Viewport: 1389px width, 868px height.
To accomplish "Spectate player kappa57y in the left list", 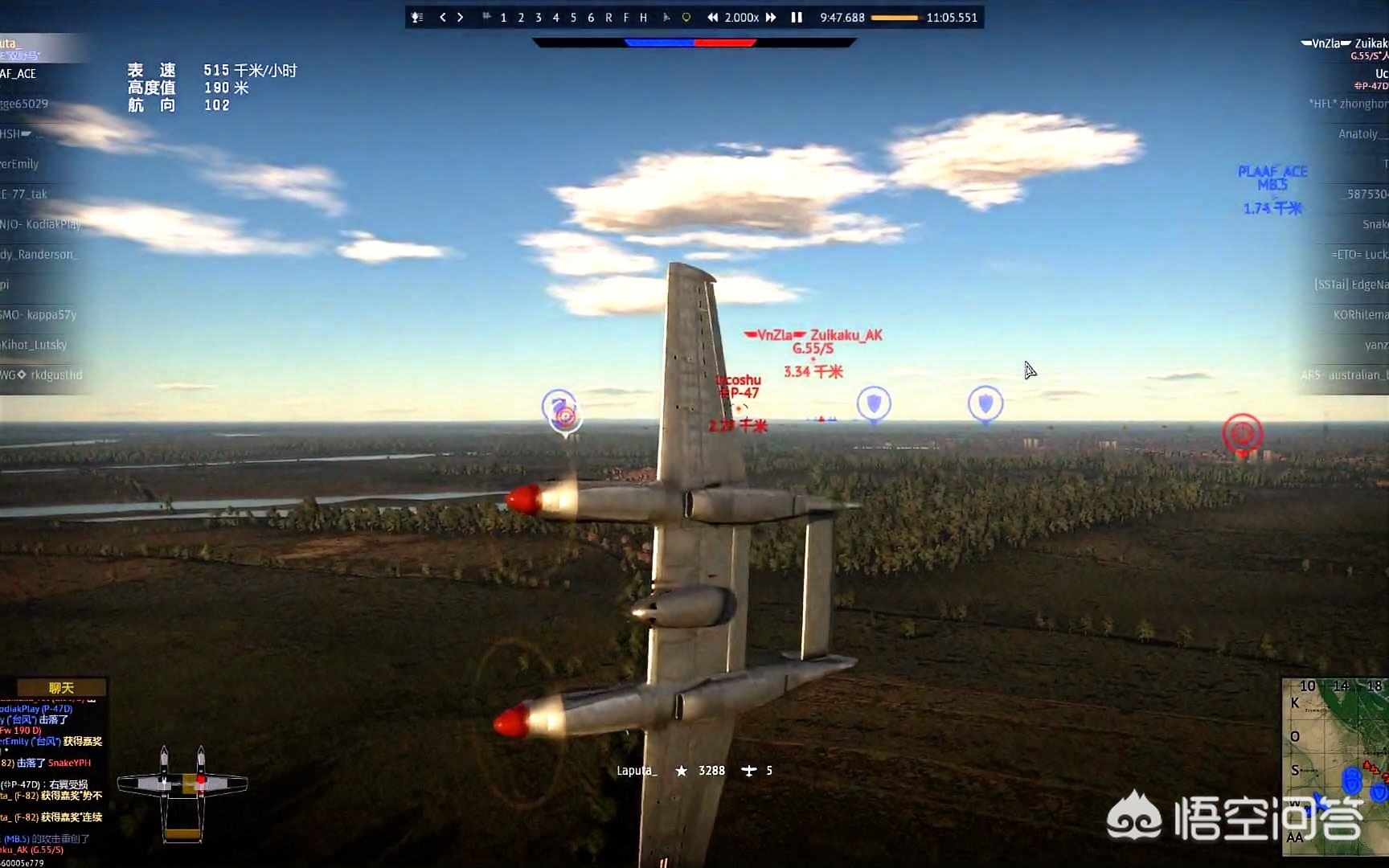I will 40,314.
